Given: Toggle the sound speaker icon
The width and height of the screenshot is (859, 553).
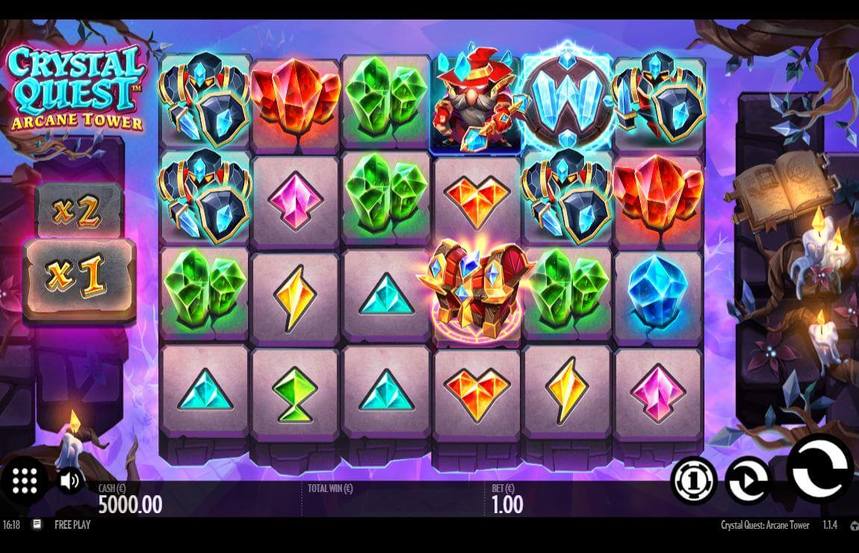Looking at the screenshot, I should click(69, 480).
